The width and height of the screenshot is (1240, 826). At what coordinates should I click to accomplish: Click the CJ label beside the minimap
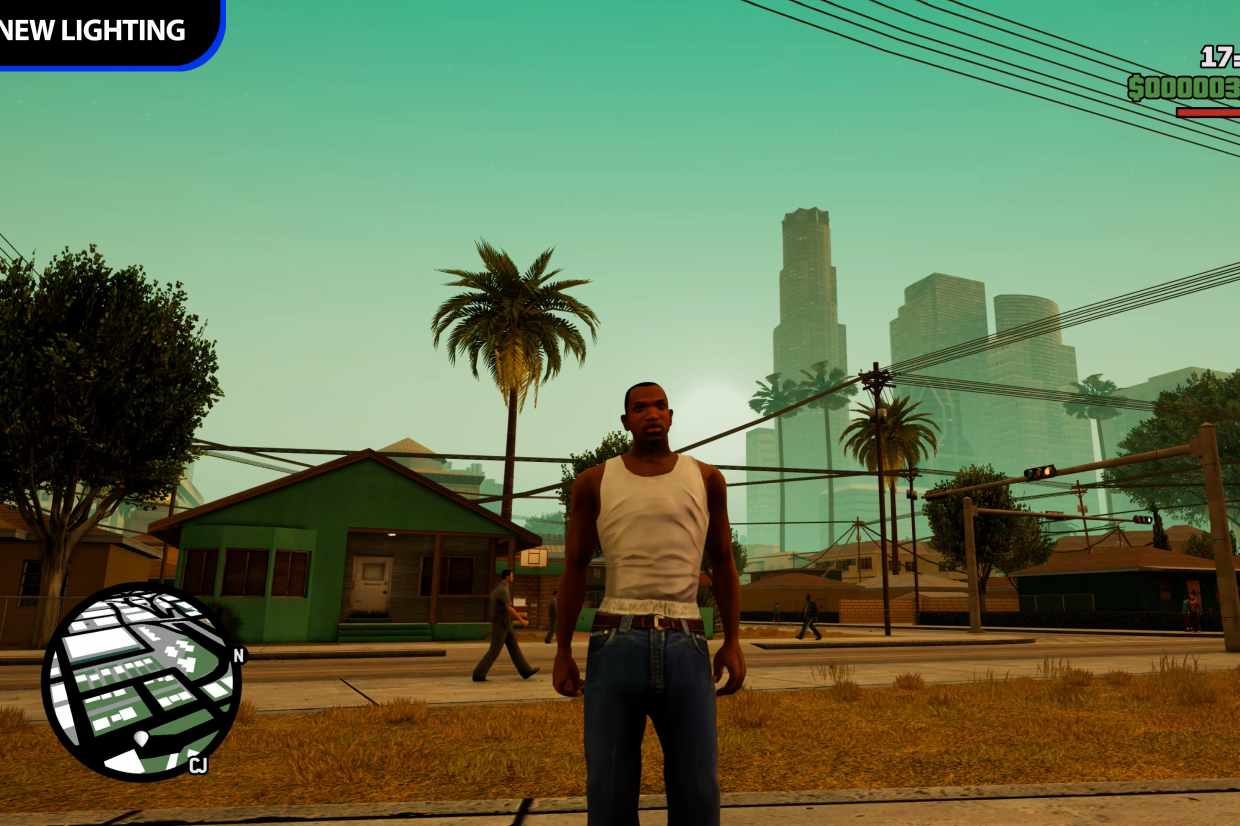tap(198, 766)
